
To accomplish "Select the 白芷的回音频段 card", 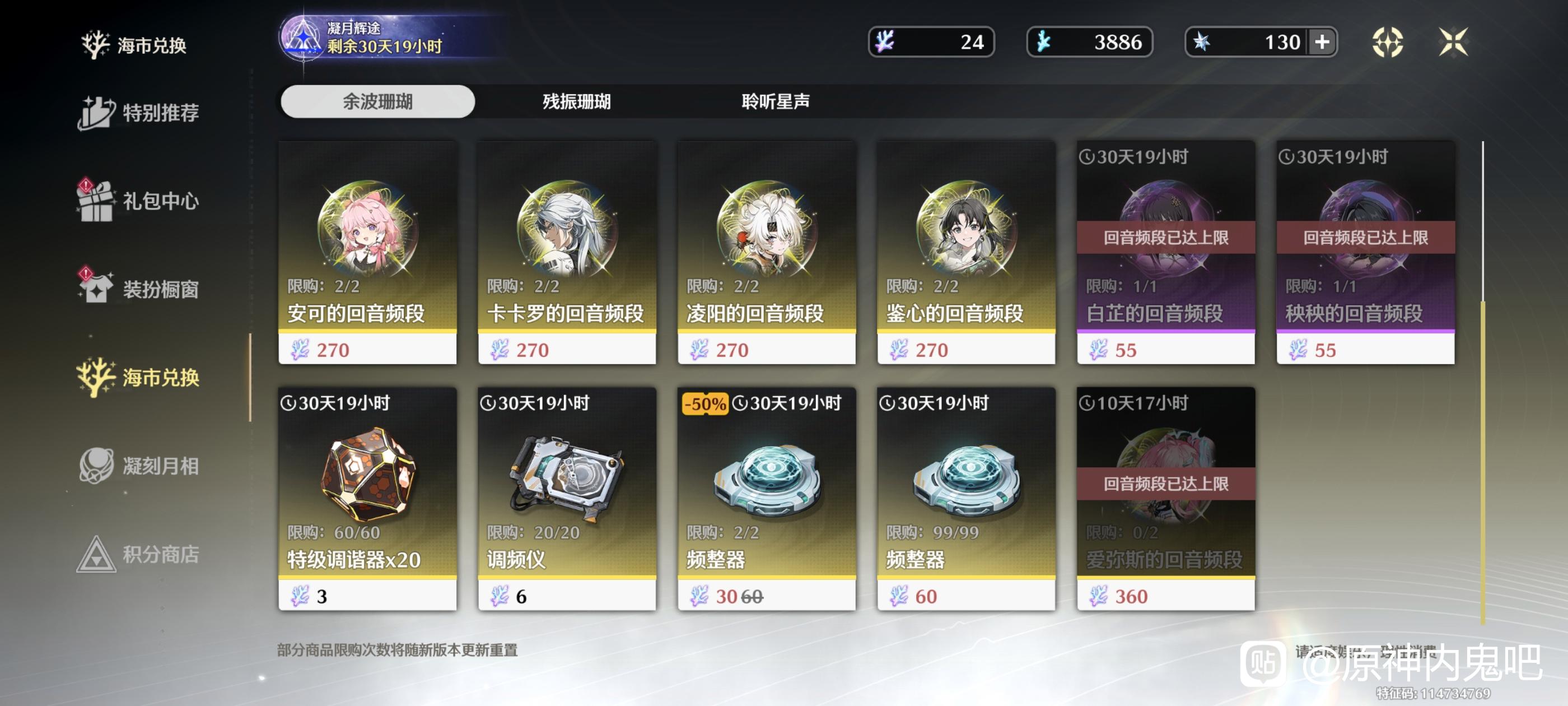I will click(1166, 253).
